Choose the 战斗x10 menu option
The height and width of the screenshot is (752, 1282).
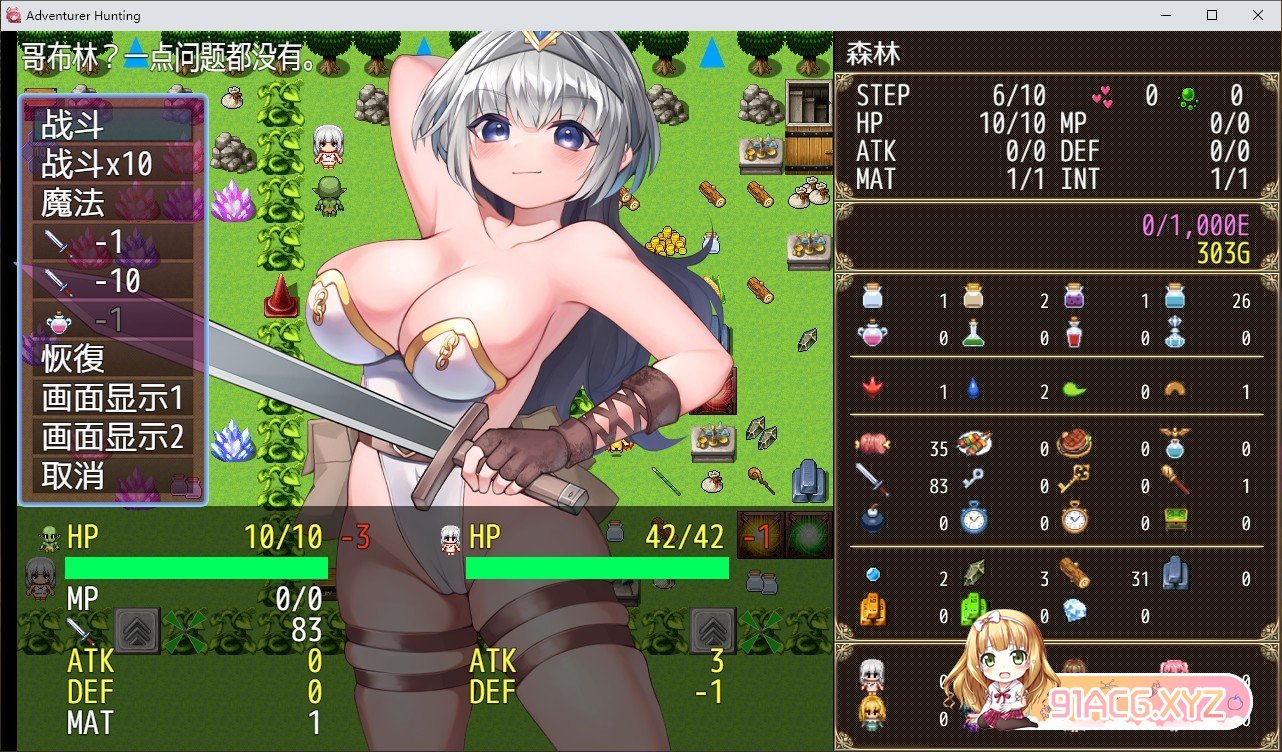pos(112,164)
